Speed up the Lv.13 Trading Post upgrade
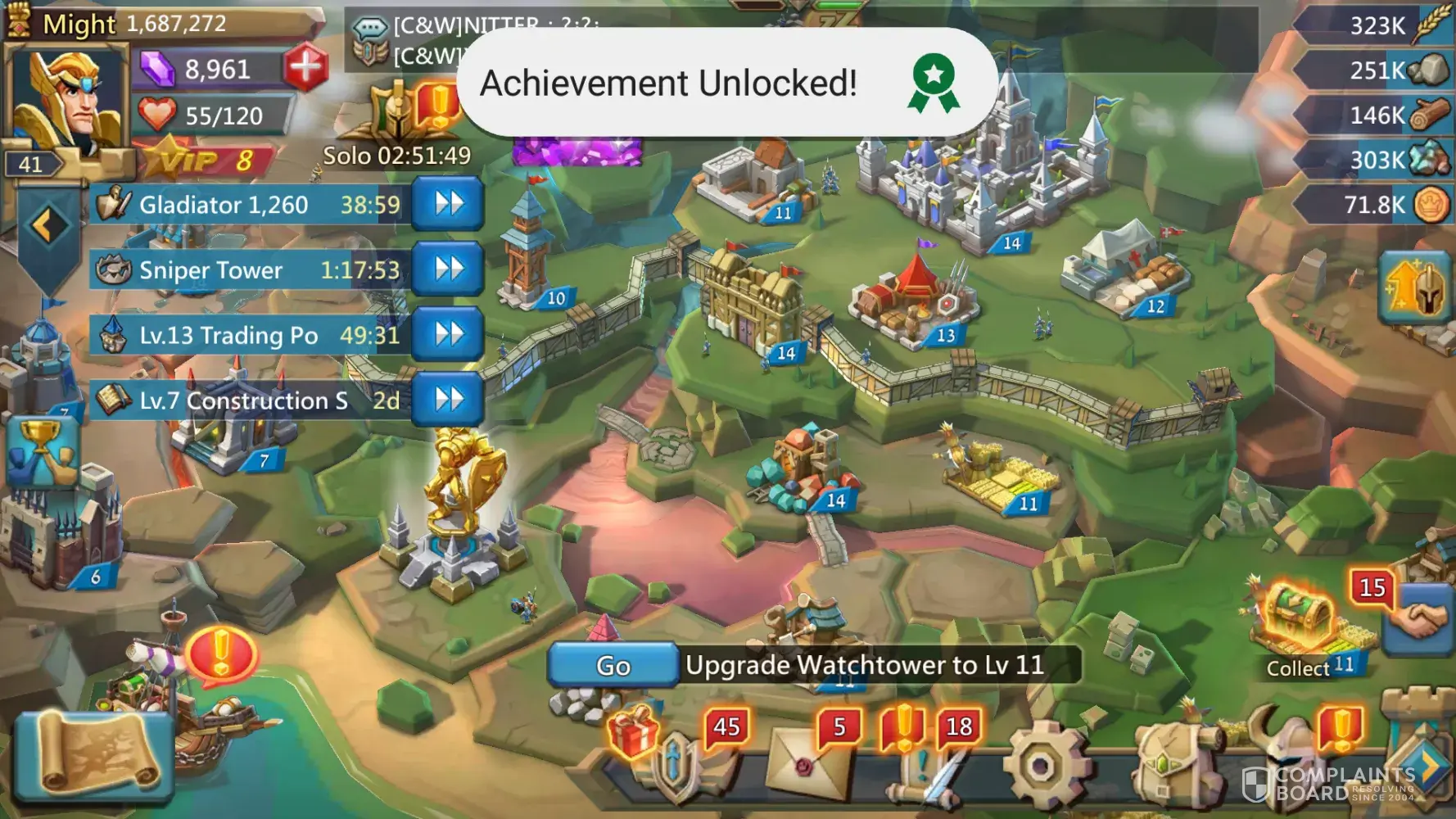This screenshot has width=1456, height=819. [x=448, y=334]
